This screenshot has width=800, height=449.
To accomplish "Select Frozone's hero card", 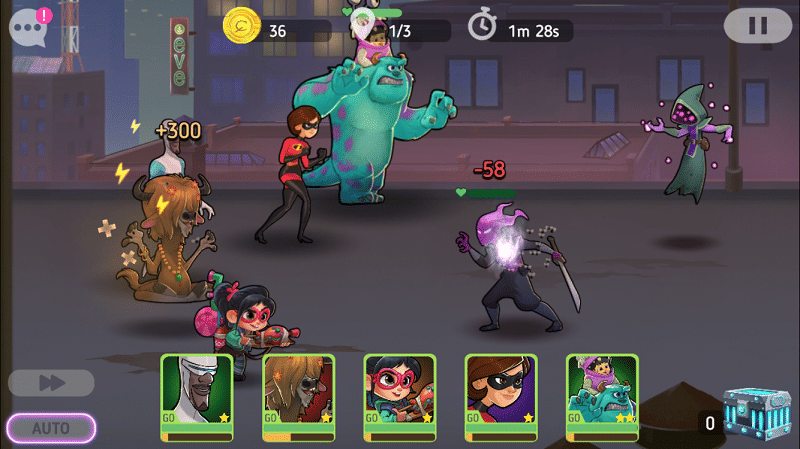I will (197, 397).
